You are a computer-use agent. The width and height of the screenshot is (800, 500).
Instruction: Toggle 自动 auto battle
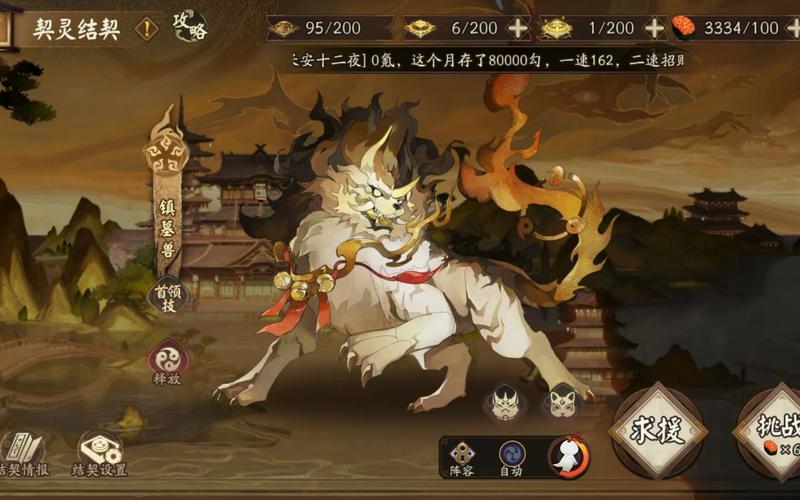click(511, 458)
